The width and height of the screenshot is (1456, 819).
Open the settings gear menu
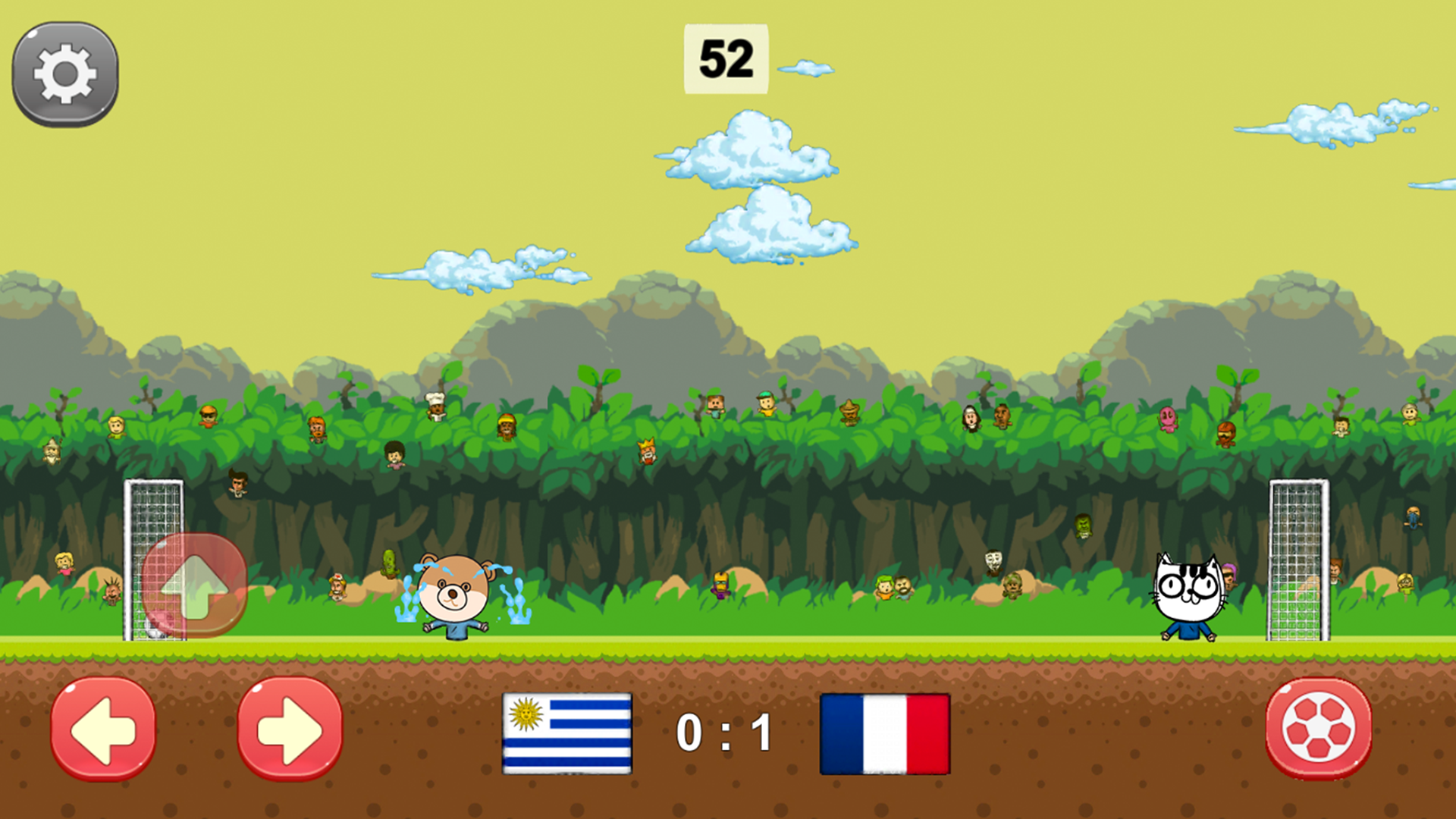64,71
